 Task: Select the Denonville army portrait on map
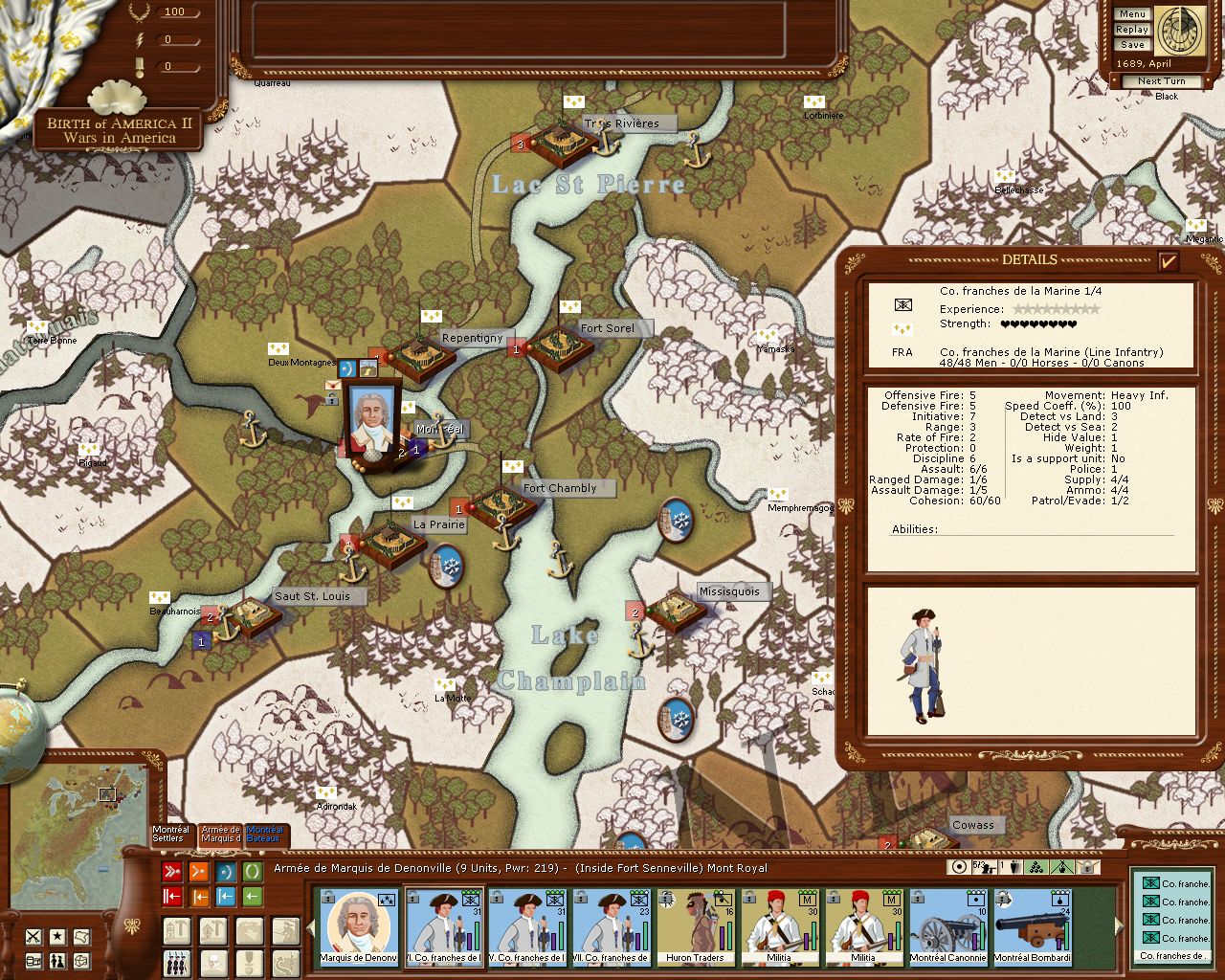[x=373, y=421]
